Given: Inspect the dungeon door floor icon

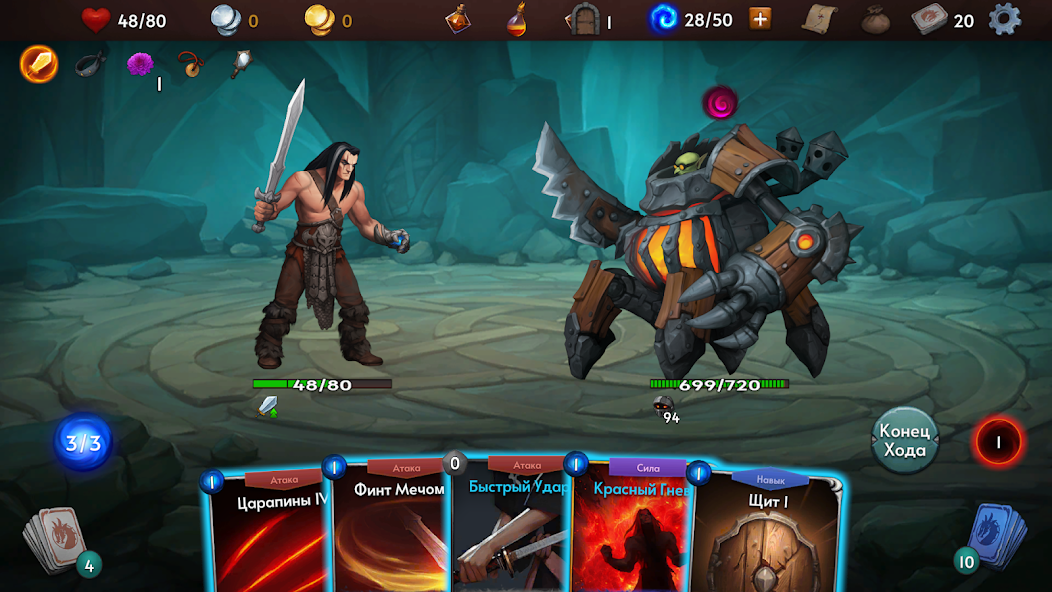Looking at the screenshot, I should point(582,19).
